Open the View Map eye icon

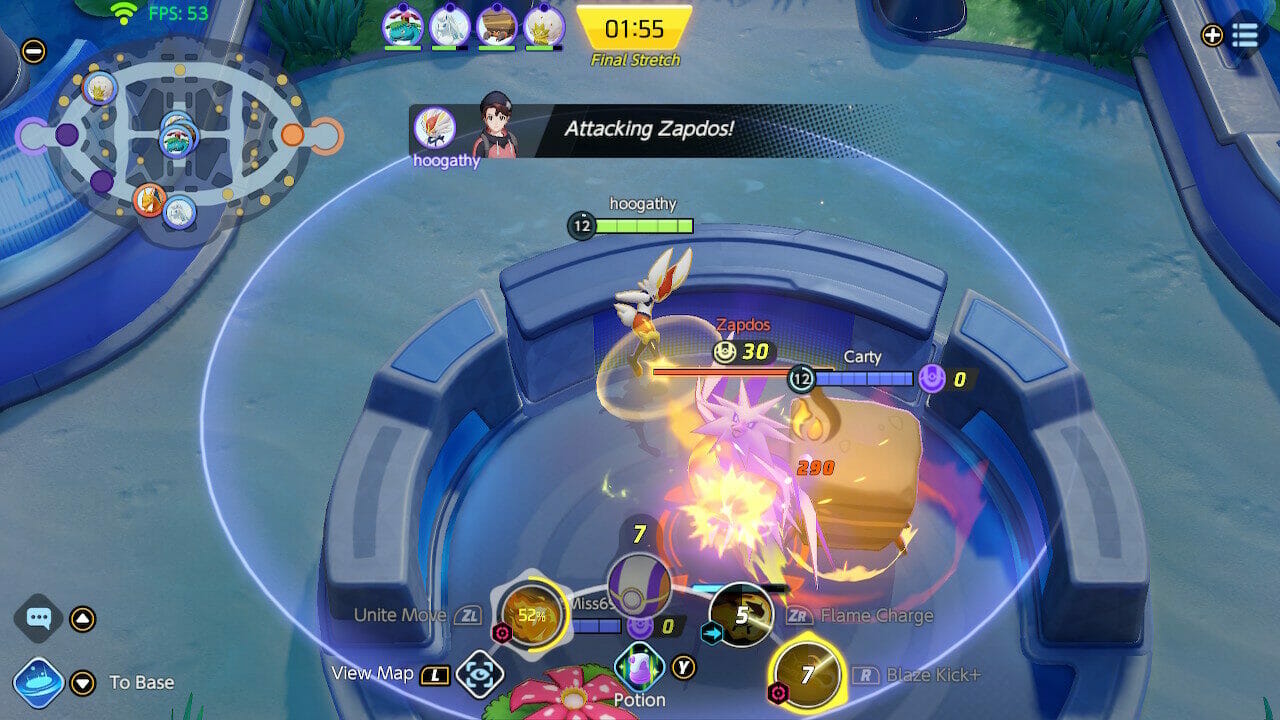(x=478, y=672)
